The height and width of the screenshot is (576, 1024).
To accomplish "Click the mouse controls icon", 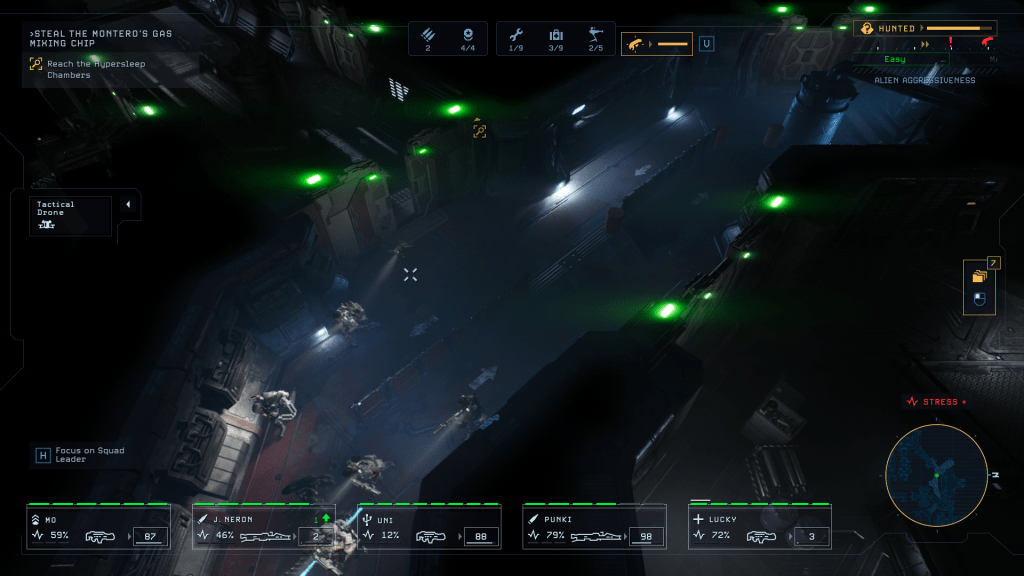I will pyautogui.click(x=979, y=299).
